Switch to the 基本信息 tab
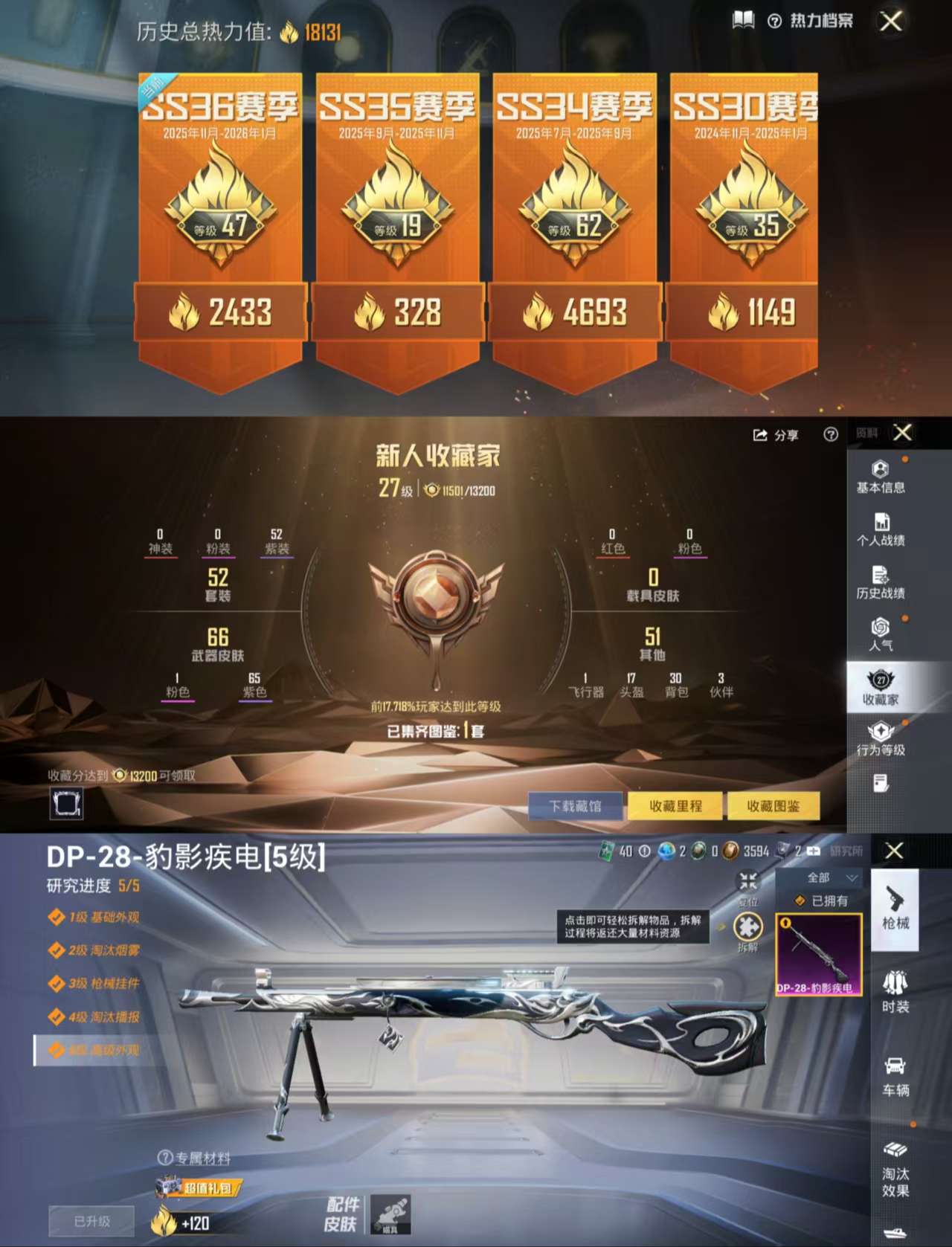This screenshot has height=1247, width=952. 881,476
